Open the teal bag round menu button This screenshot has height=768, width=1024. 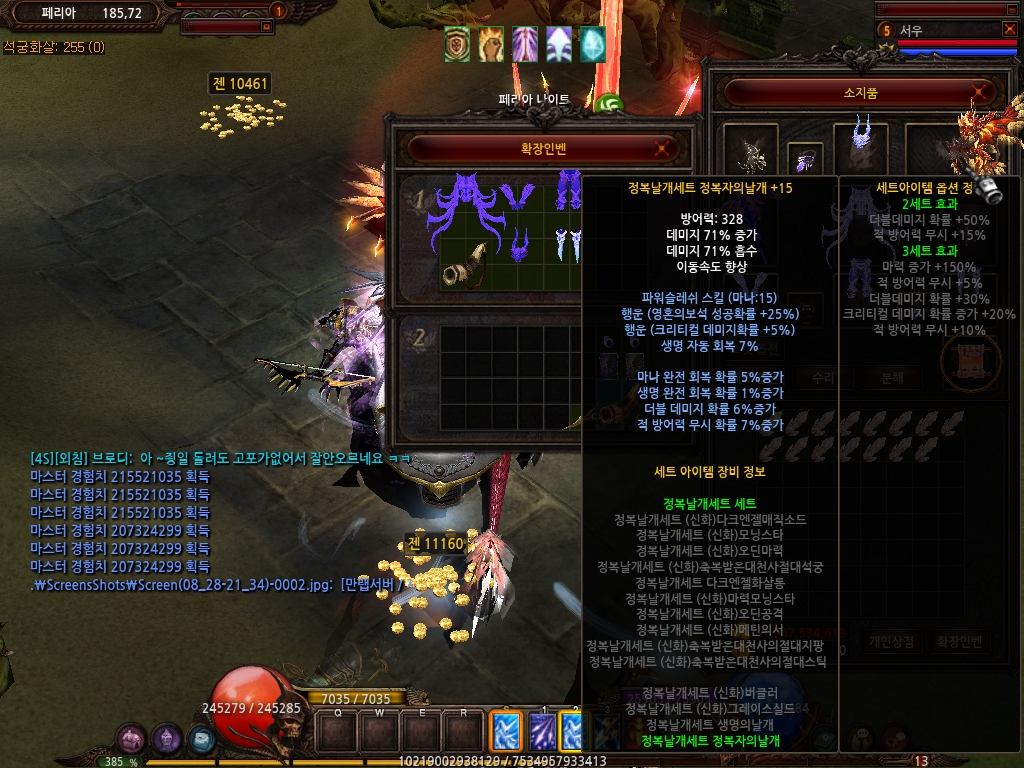pyautogui.click(x=201, y=739)
